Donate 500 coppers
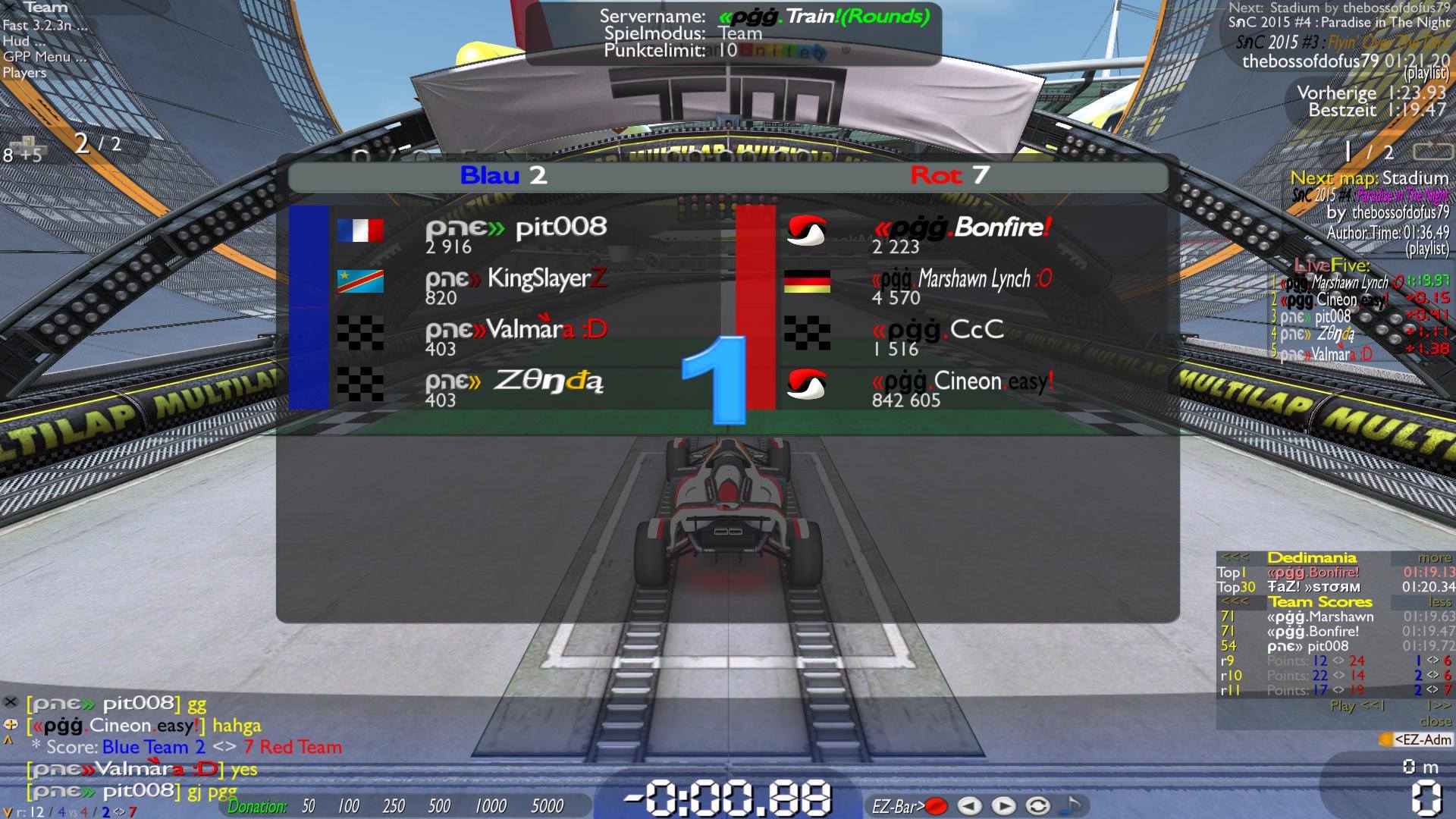 click(x=439, y=806)
